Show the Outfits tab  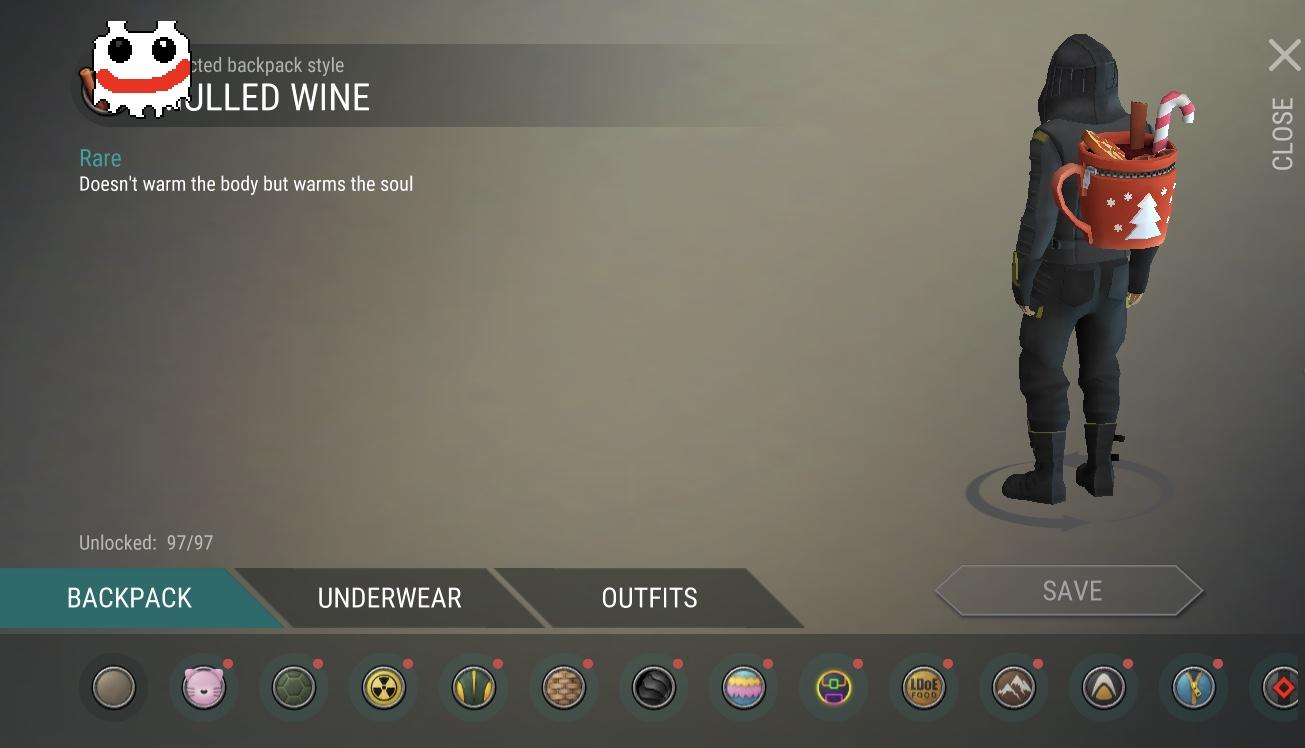click(x=649, y=598)
